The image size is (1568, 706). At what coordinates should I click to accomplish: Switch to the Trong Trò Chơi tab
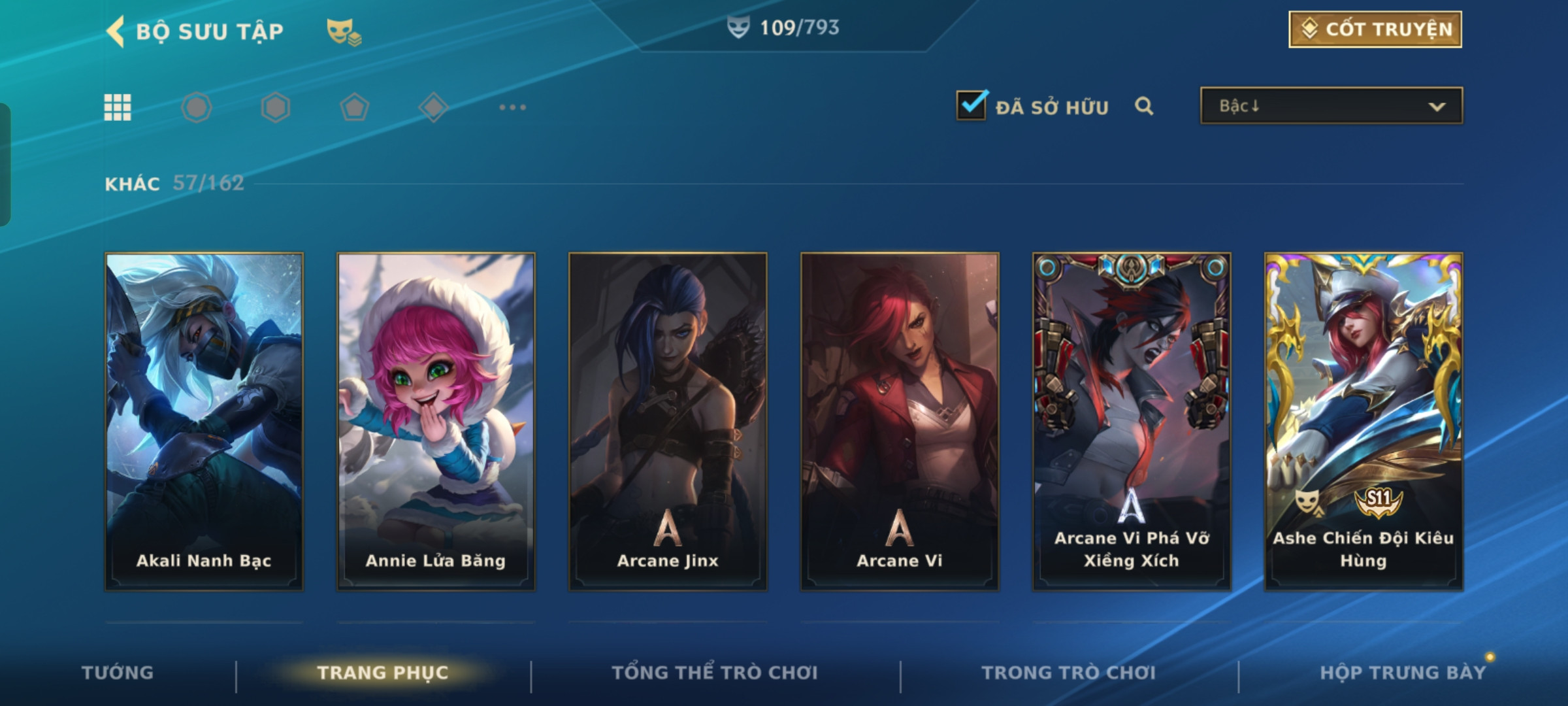click(1069, 673)
